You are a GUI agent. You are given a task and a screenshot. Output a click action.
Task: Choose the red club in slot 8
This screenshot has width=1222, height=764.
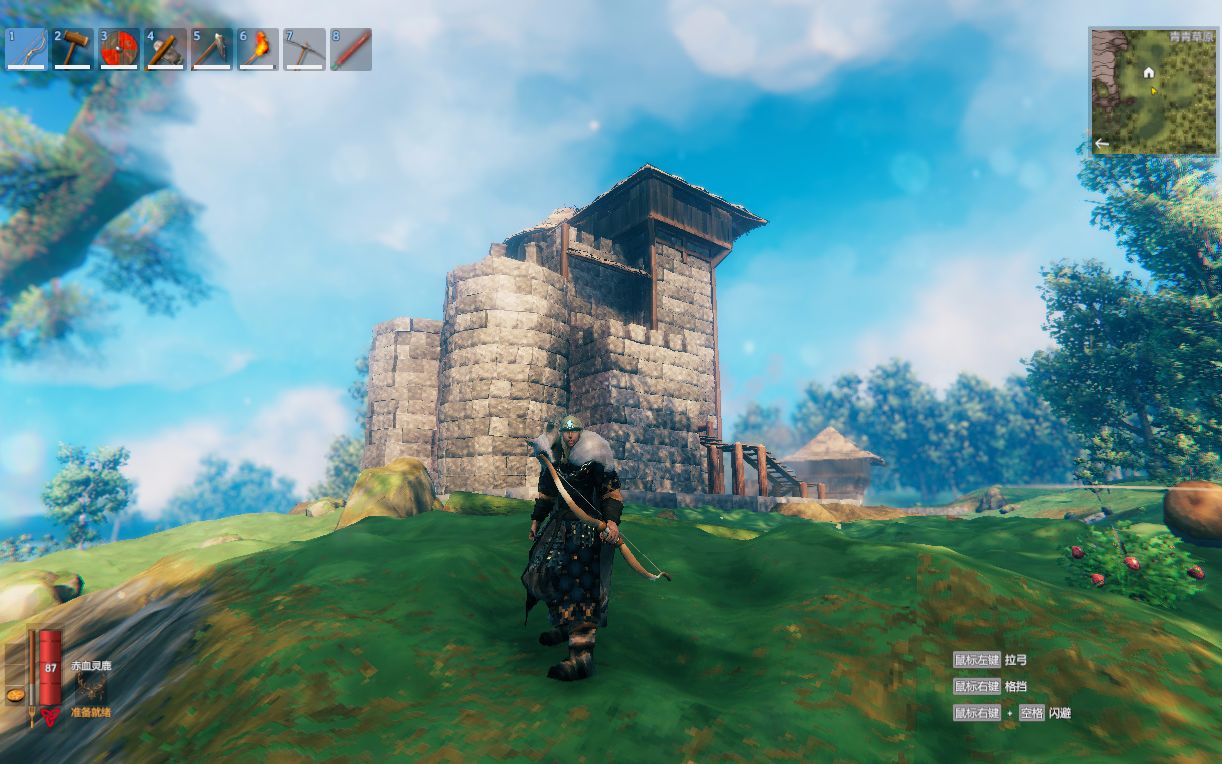point(351,49)
